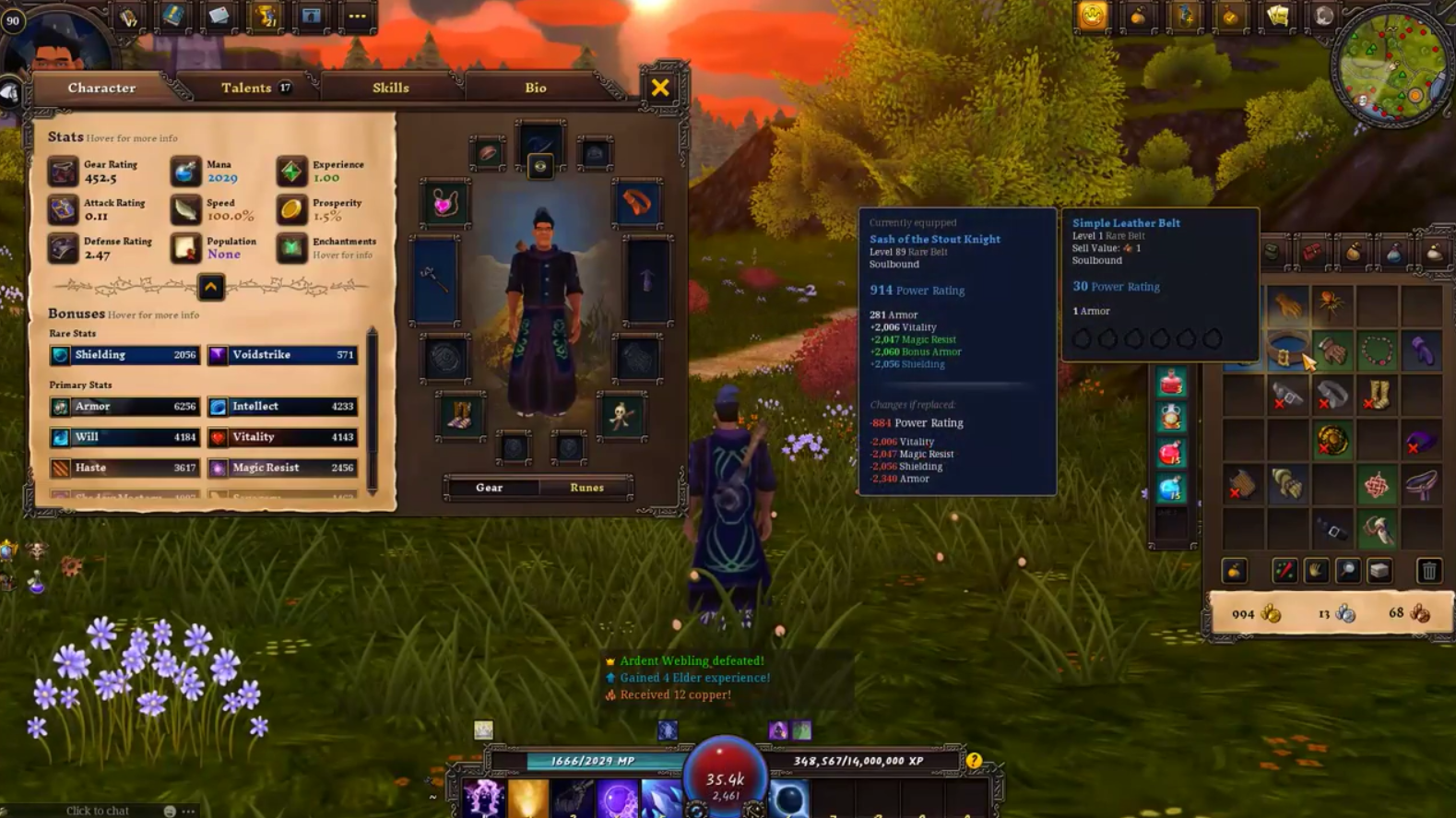Toggle the helmet visibility eye icon
The image size is (1456, 818).
[x=540, y=167]
